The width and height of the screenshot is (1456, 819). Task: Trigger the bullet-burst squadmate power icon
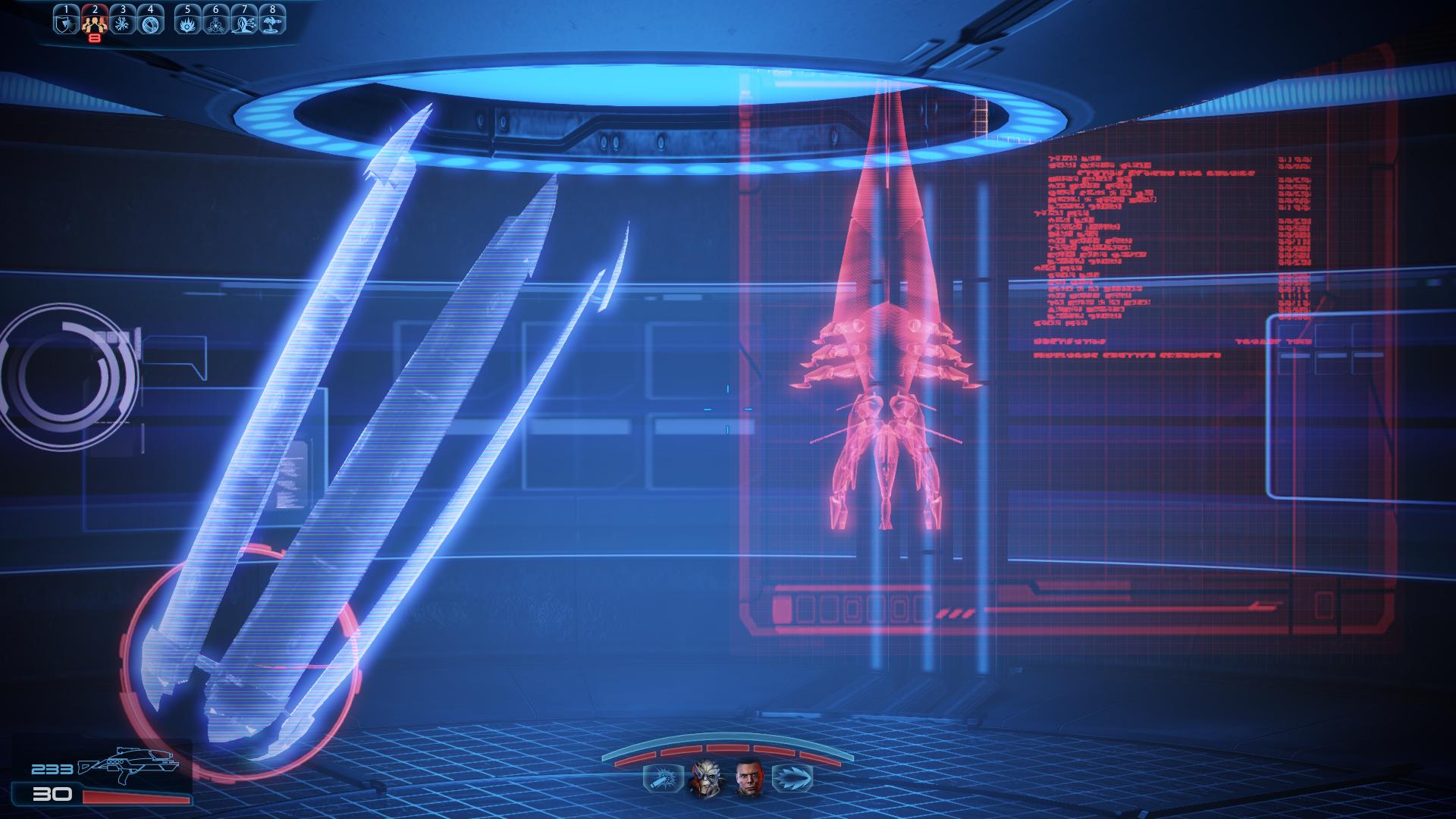click(x=657, y=778)
